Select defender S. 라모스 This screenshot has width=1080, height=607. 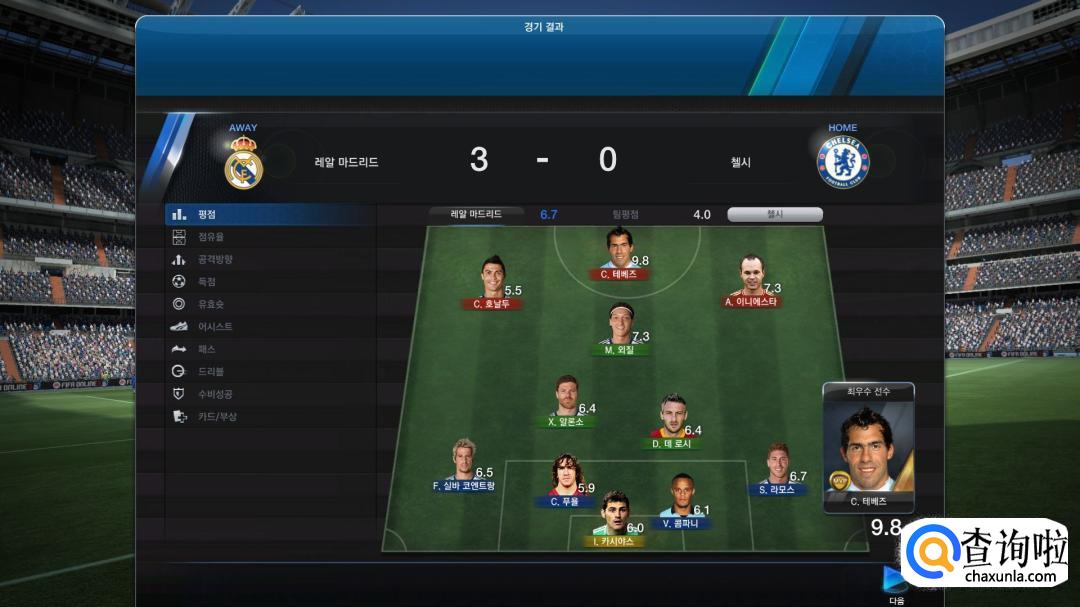(777, 465)
